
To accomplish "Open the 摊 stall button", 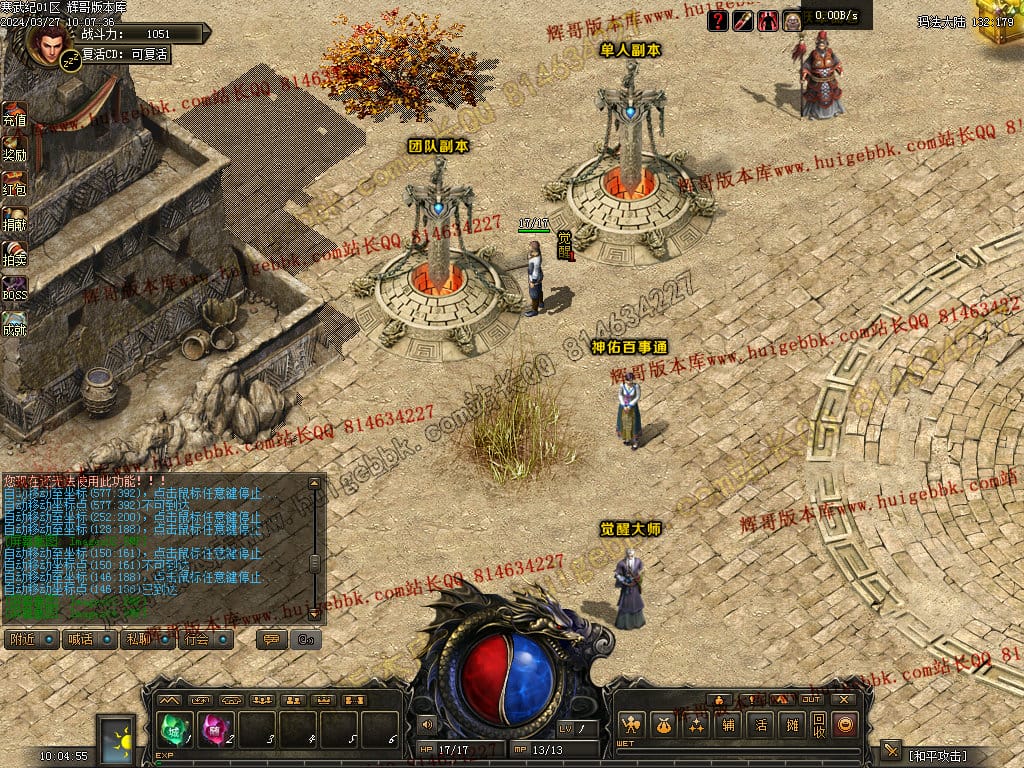I will click(x=792, y=725).
